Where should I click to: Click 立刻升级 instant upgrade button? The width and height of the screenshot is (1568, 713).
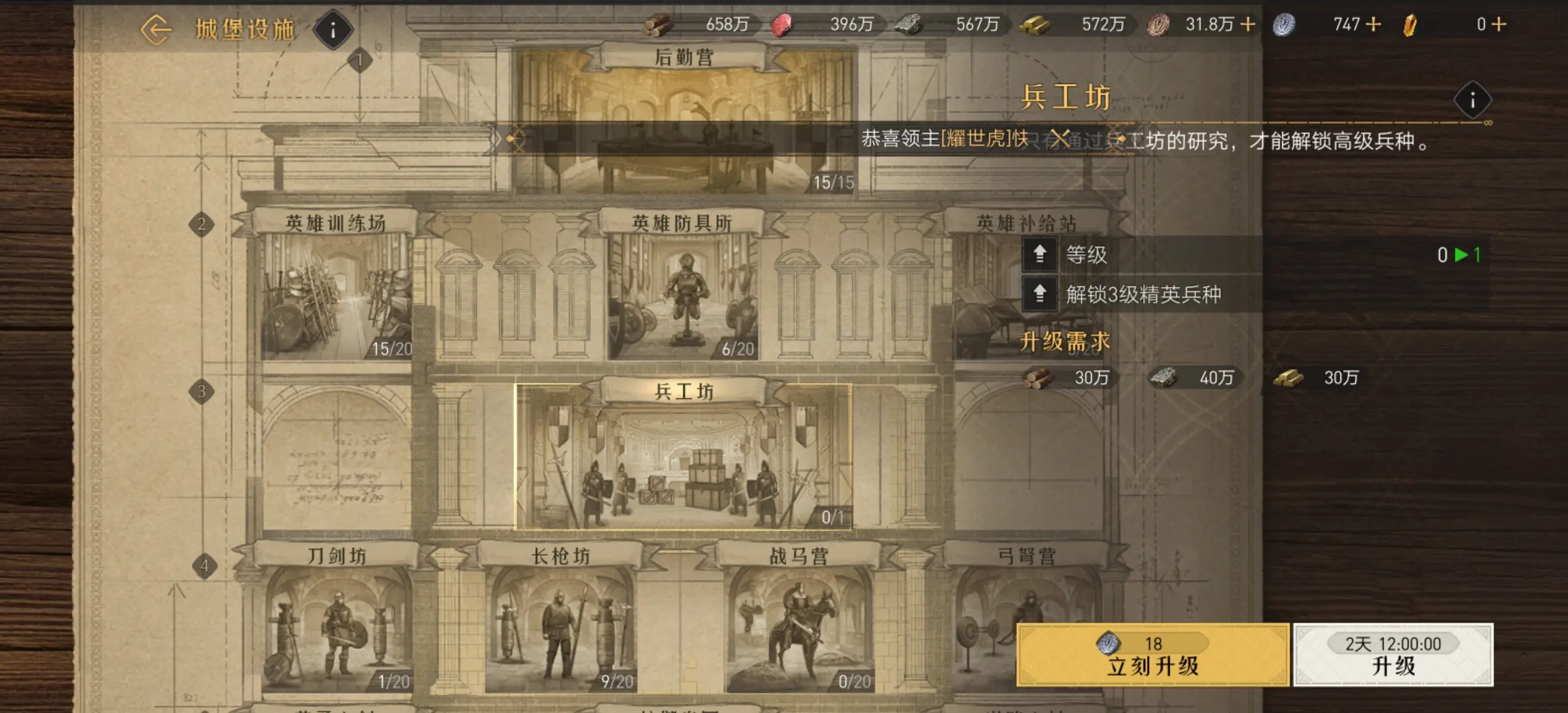(1152, 655)
